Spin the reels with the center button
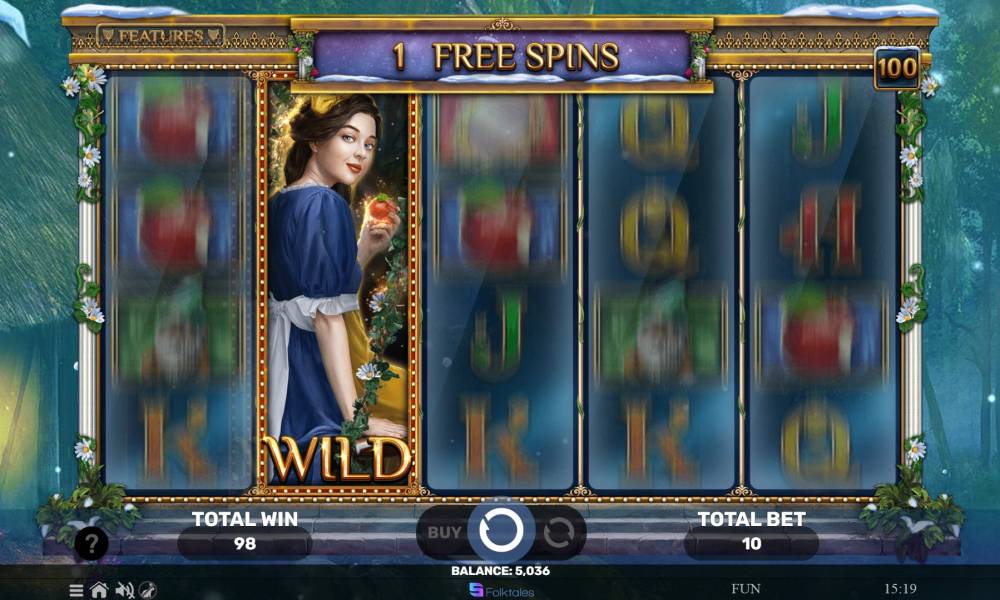Screen dimensions: 1000x600 500,531
